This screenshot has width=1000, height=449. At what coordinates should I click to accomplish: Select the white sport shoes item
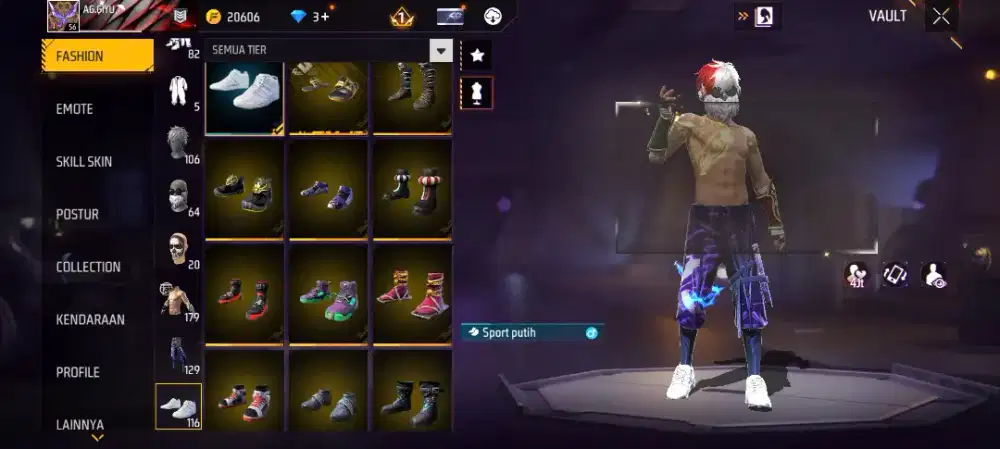[245, 95]
